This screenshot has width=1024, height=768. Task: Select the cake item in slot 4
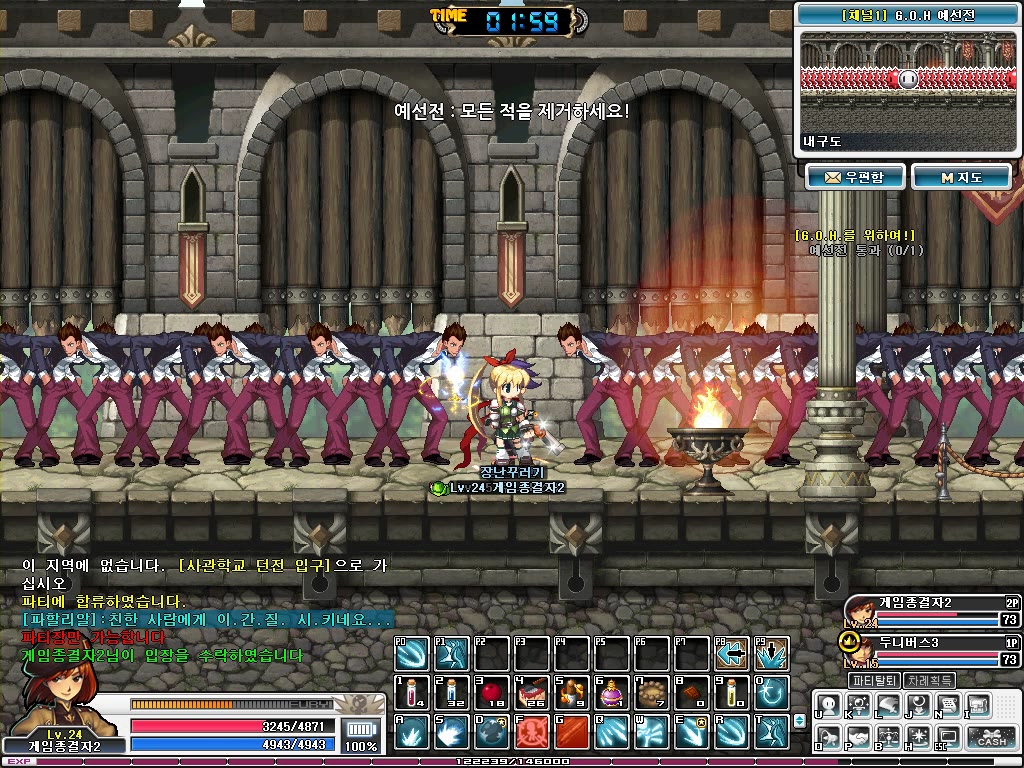(531, 692)
